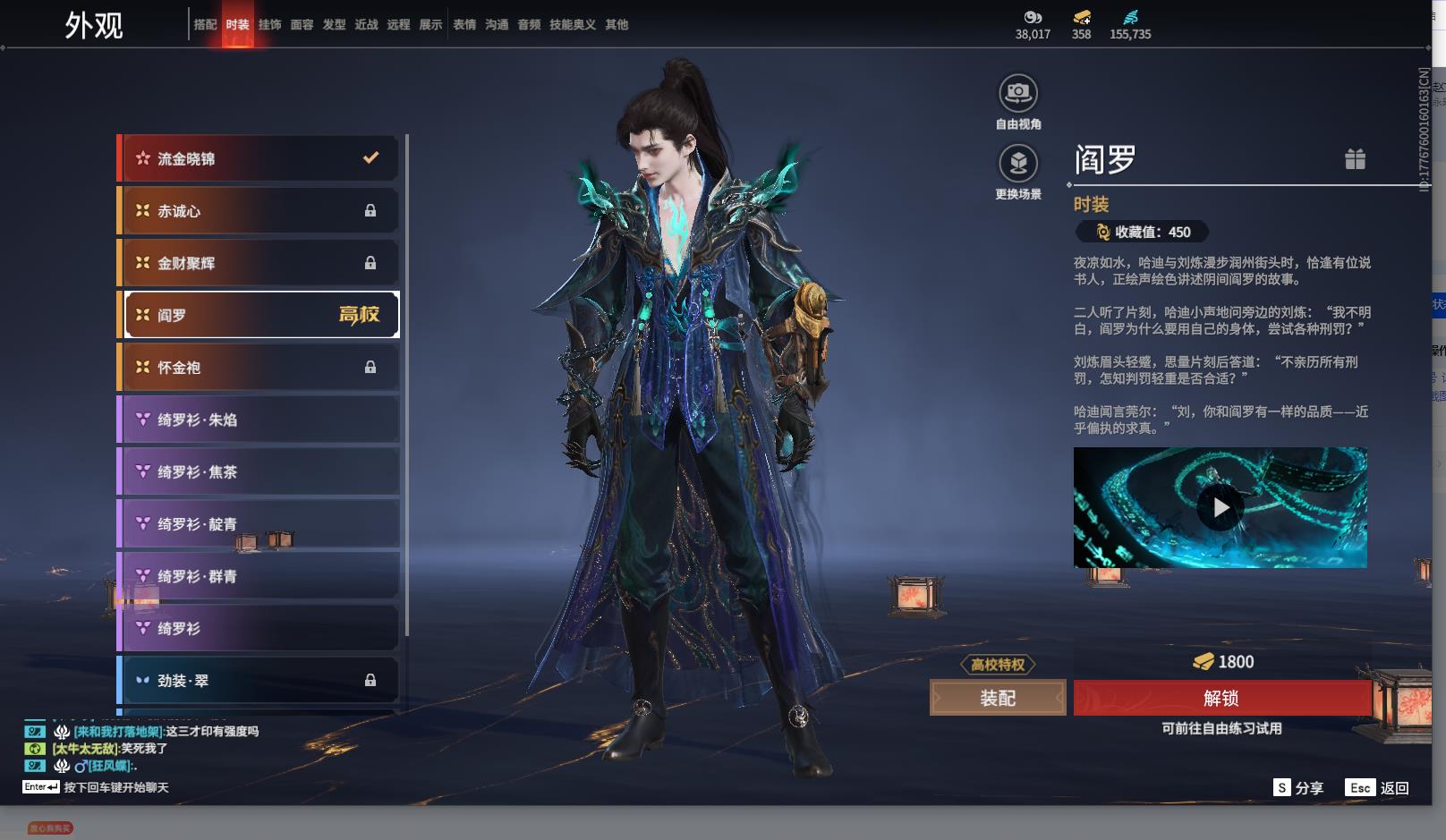Viewport: 1446px width, 840px height.
Task: Unlock the outfit with 解锁 button
Action: (x=1221, y=698)
